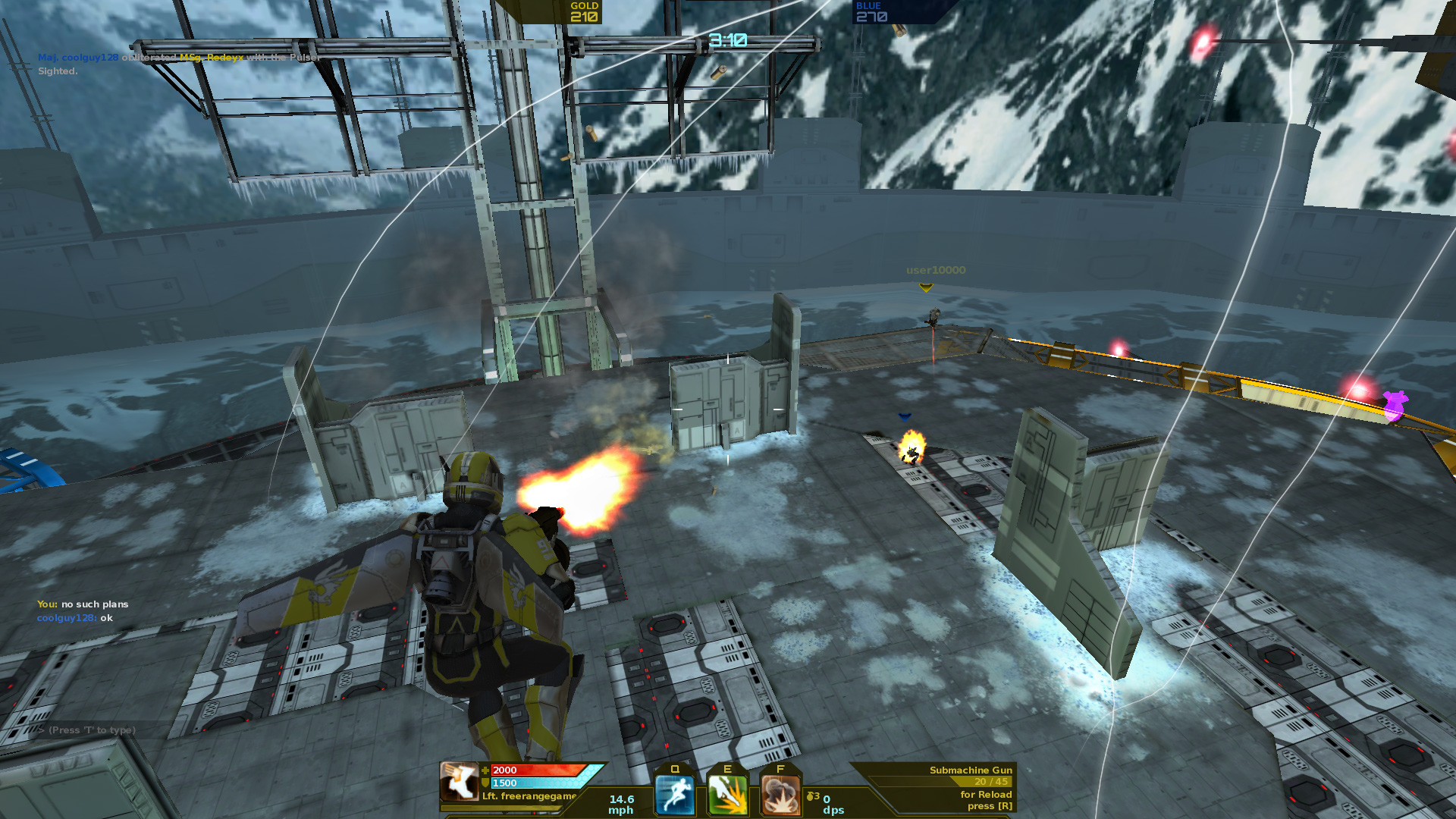Click the winged boot class portrait

coord(459,782)
